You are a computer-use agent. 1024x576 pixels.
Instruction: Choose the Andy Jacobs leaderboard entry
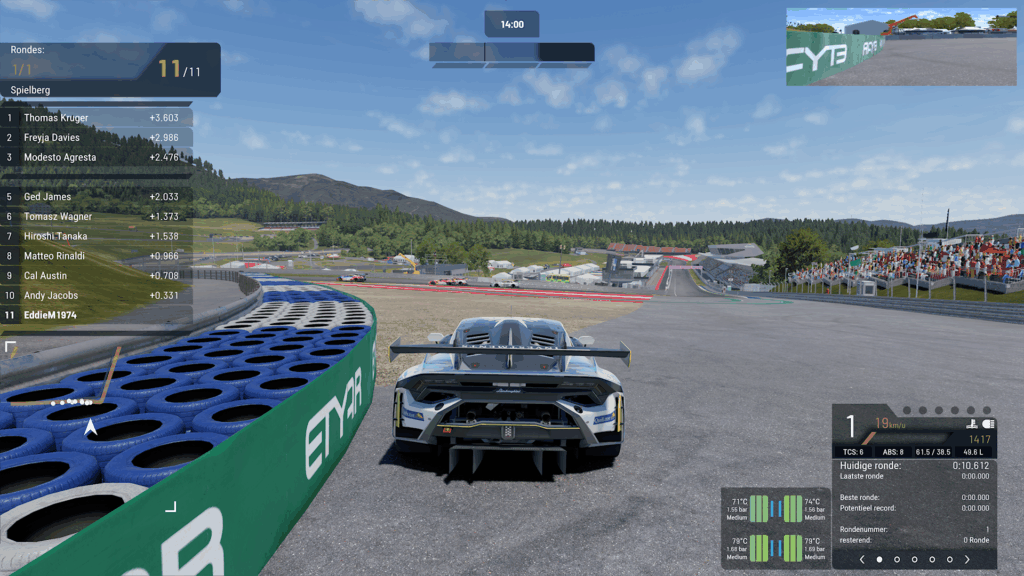(x=97, y=296)
